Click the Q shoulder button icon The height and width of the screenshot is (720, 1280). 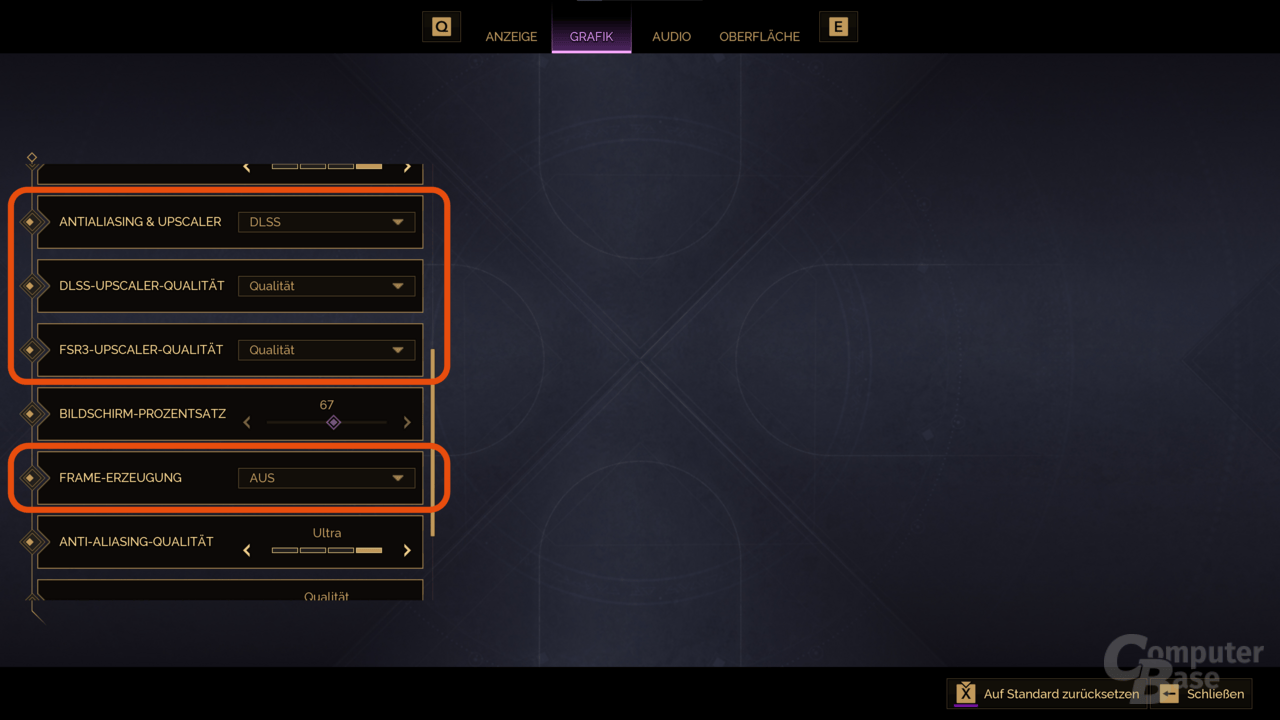pos(441,26)
